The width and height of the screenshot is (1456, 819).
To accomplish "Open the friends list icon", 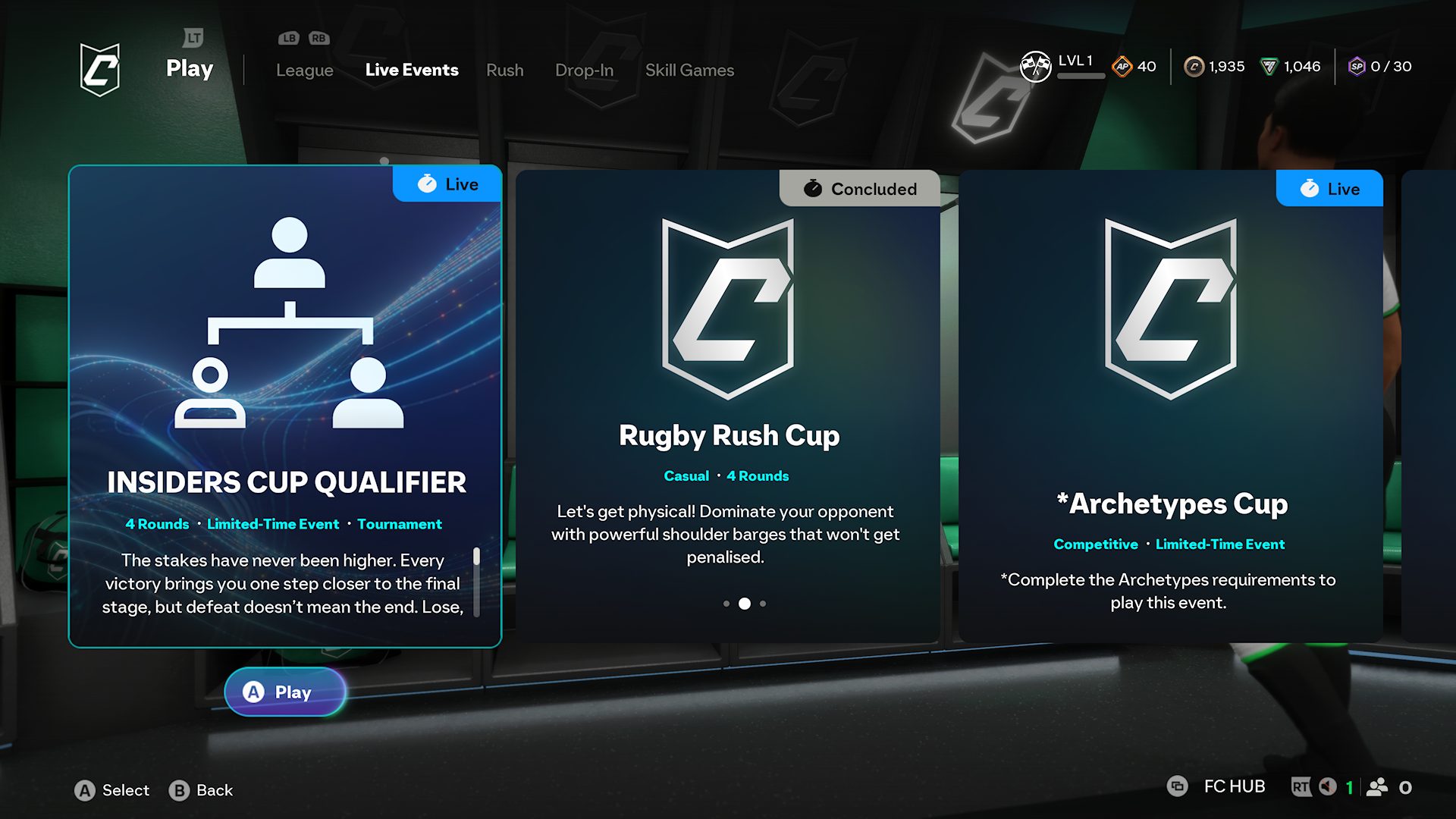I will (1377, 787).
